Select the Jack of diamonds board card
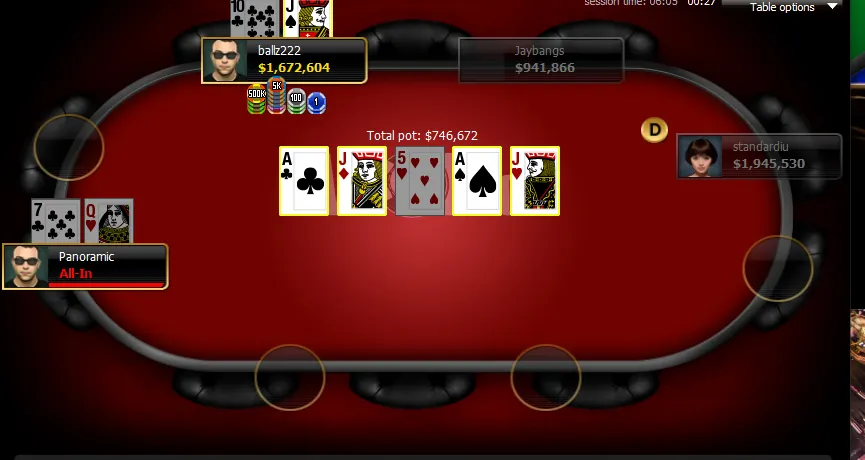865x460 pixels. (x=362, y=181)
